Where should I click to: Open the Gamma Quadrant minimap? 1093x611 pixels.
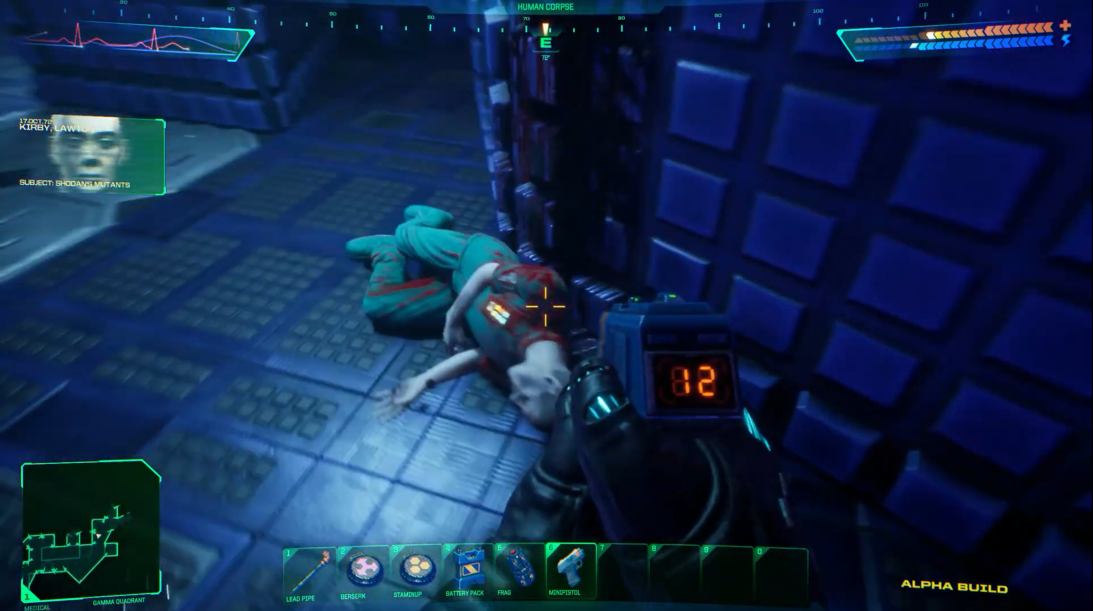[x=90, y=530]
